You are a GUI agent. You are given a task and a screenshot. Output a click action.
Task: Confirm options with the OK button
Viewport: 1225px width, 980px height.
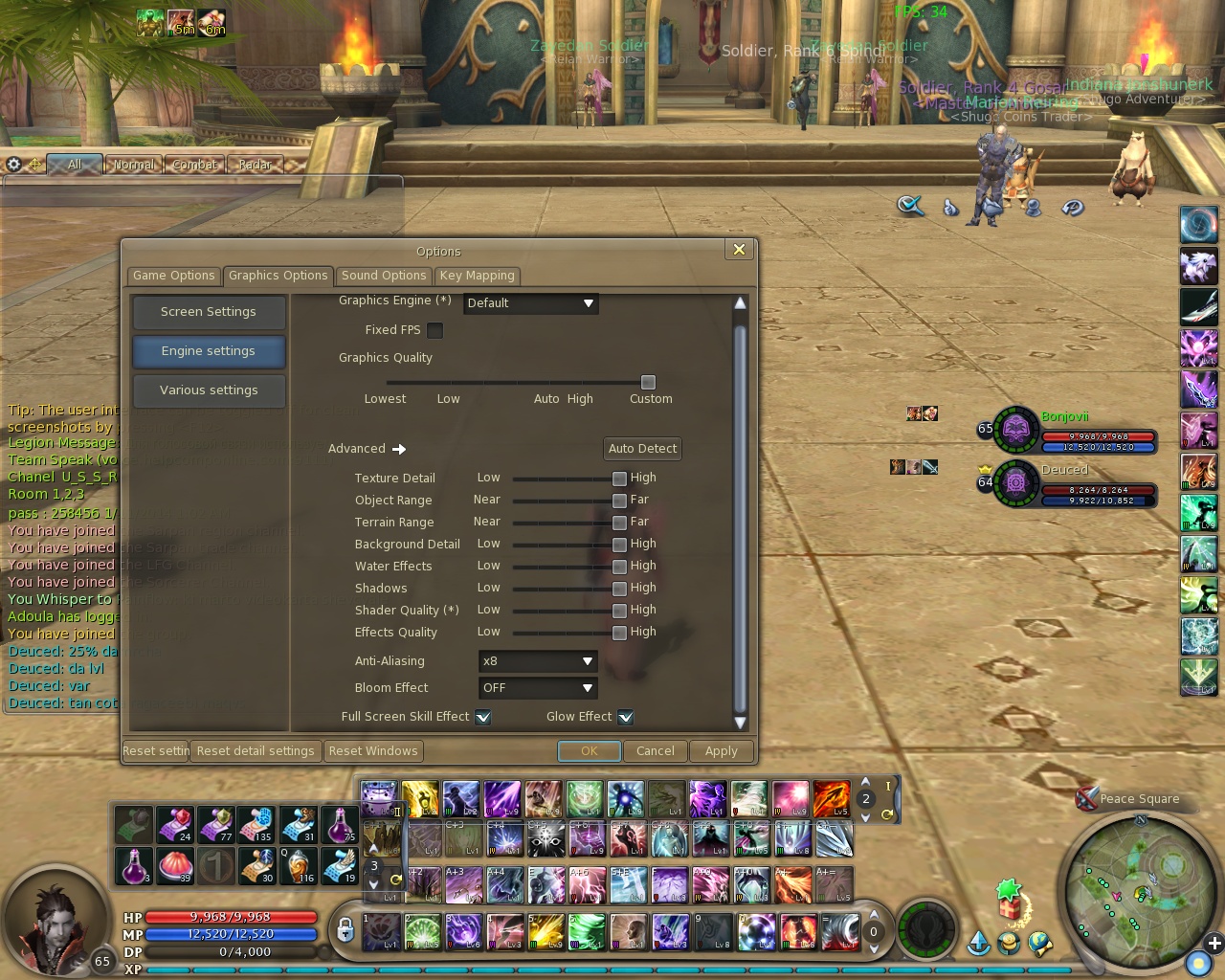click(589, 751)
